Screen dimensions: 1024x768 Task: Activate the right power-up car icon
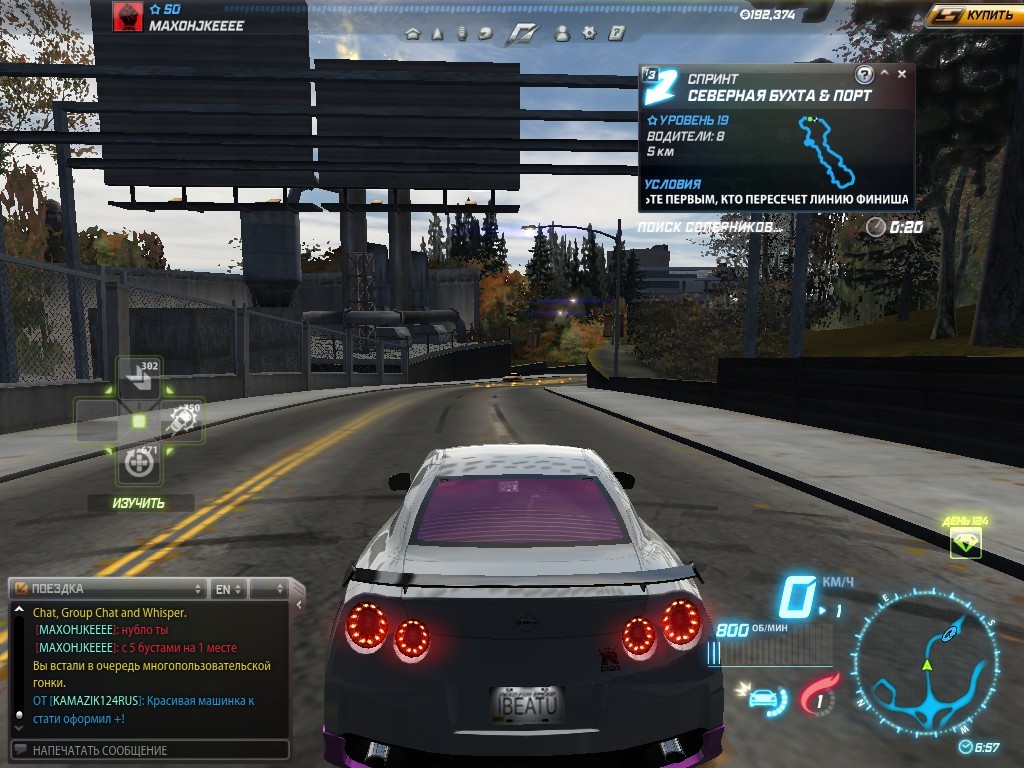183,421
